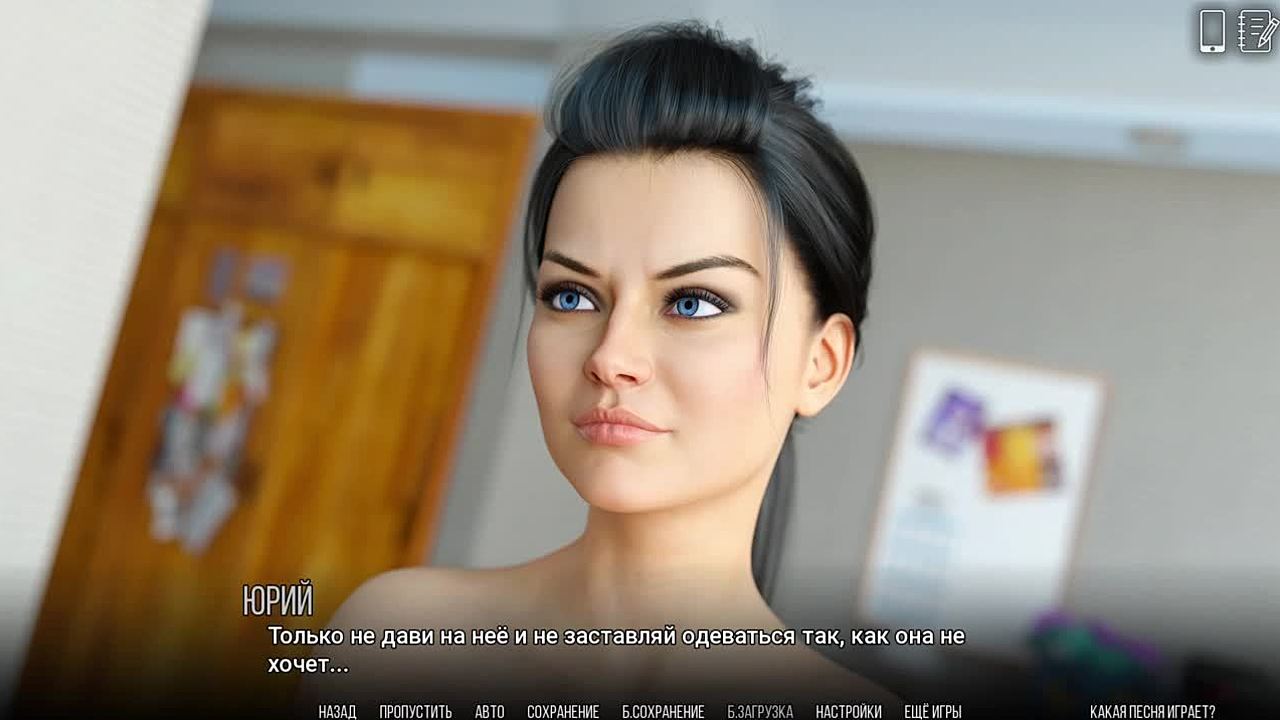Viewport: 1280px width, 720px height.
Task: Skip dialogue using ПРОПУСТИТЬ
Action: (x=415, y=712)
